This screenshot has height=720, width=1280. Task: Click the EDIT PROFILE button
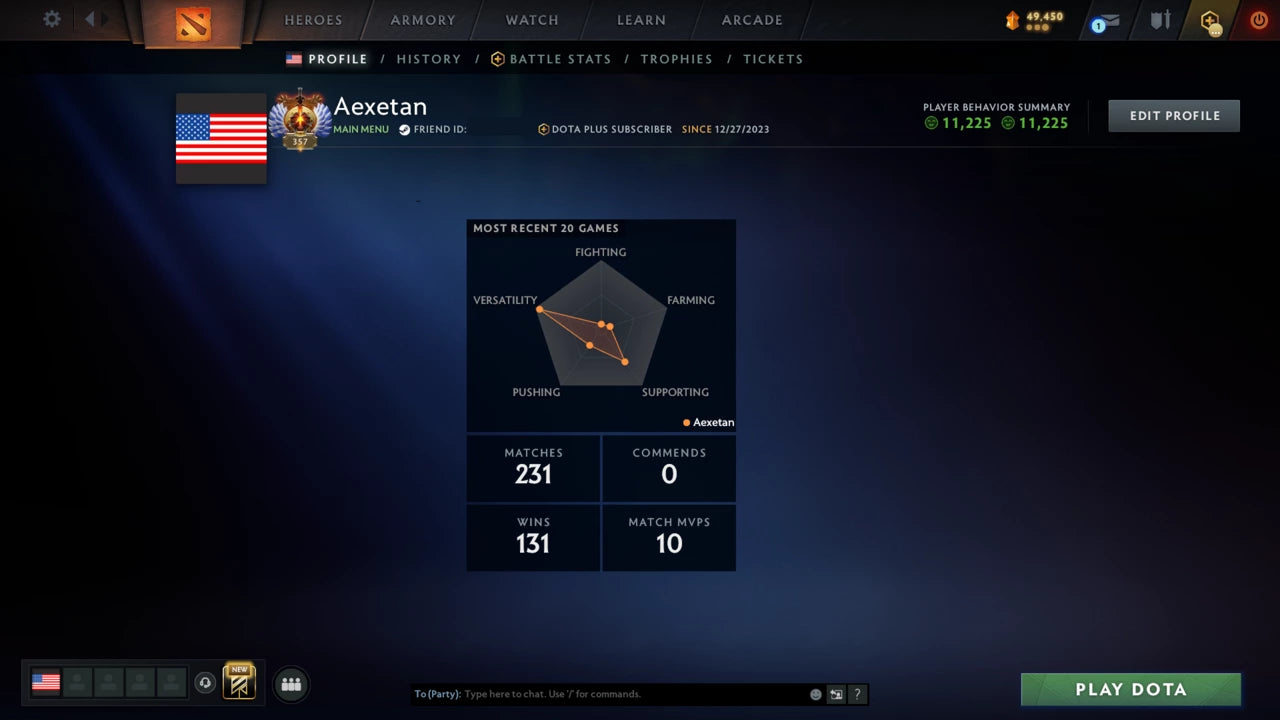point(1173,115)
